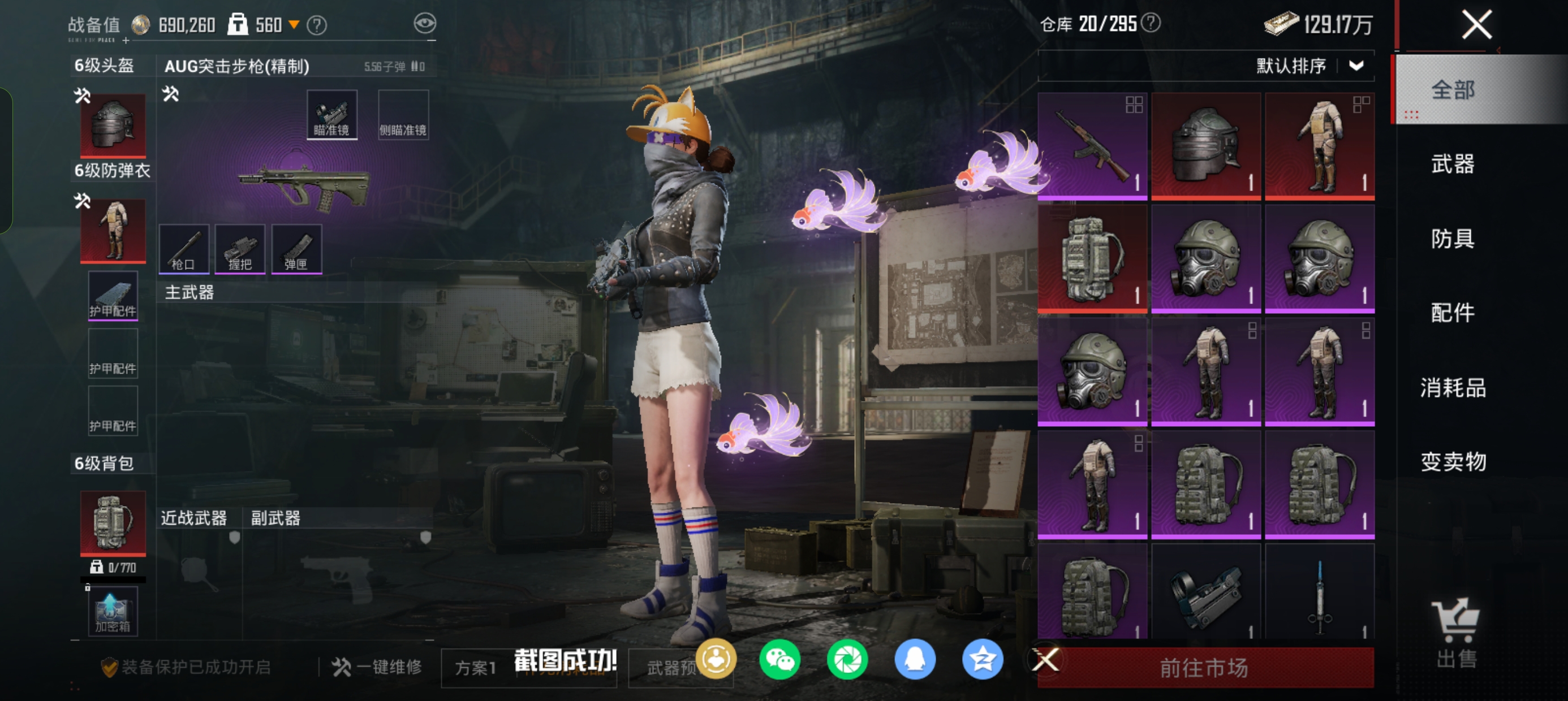The width and height of the screenshot is (1568, 701).
Task: Open the 配件 category tab
Action: tap(1453, 313)
